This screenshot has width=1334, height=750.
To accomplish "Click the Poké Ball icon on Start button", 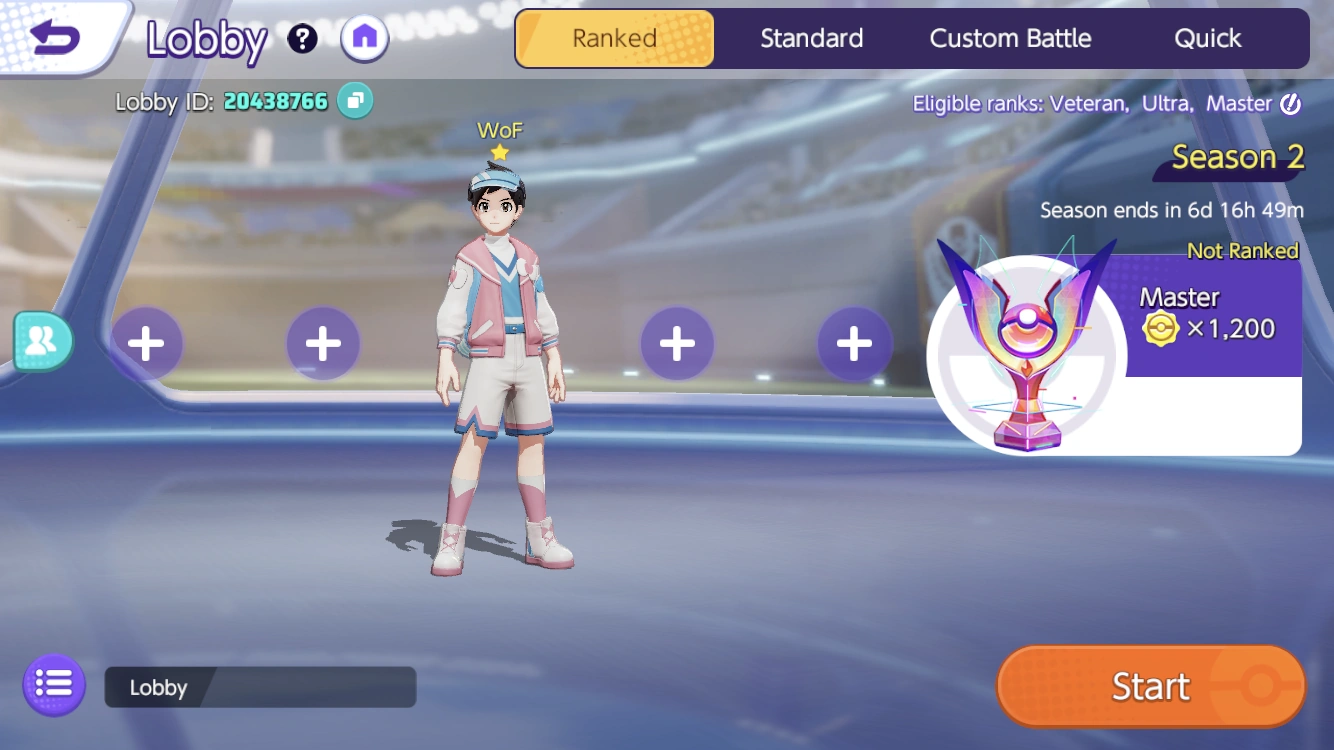I will (1253, 686).
